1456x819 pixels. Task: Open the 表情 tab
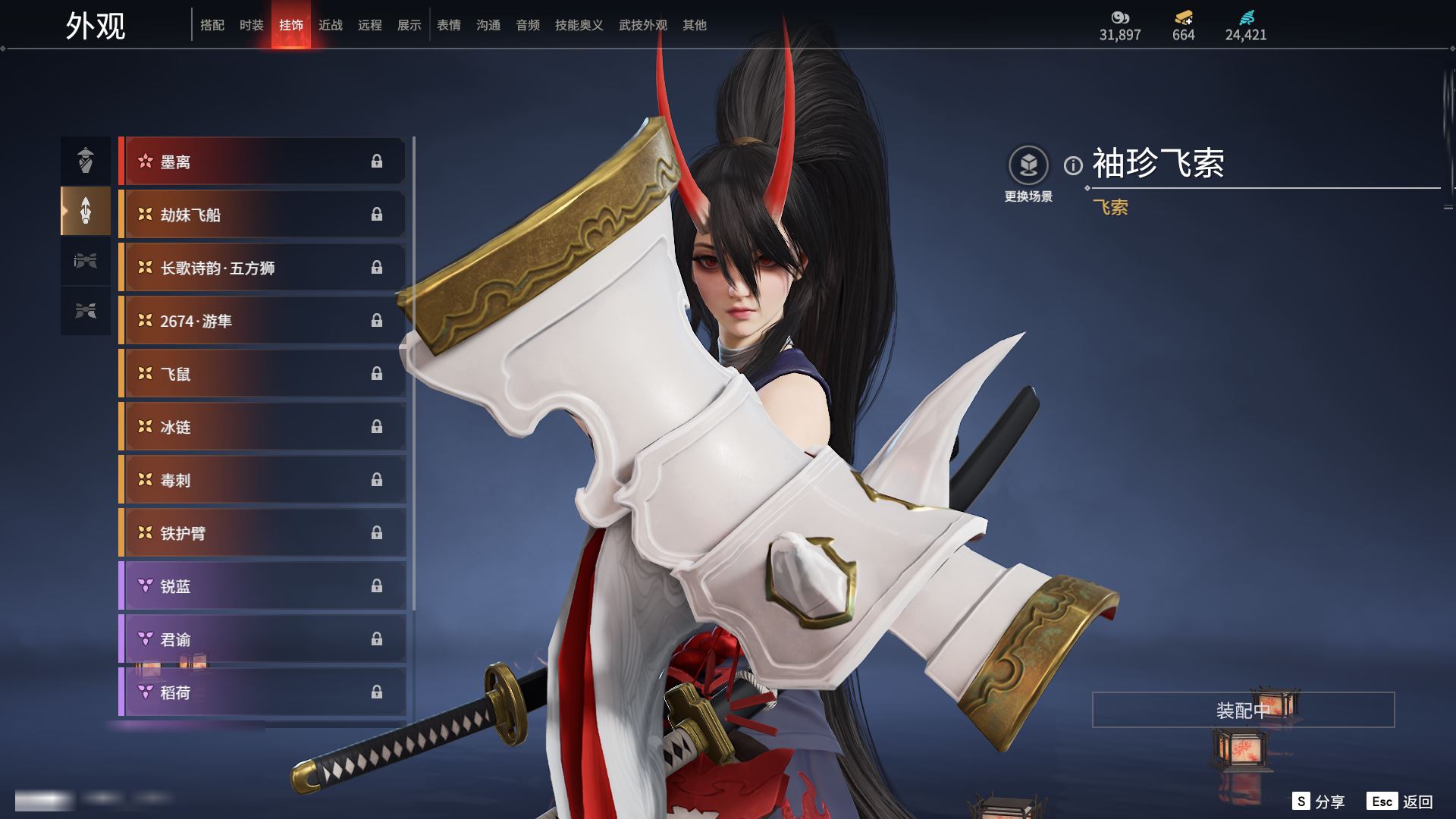click(449, 25)
